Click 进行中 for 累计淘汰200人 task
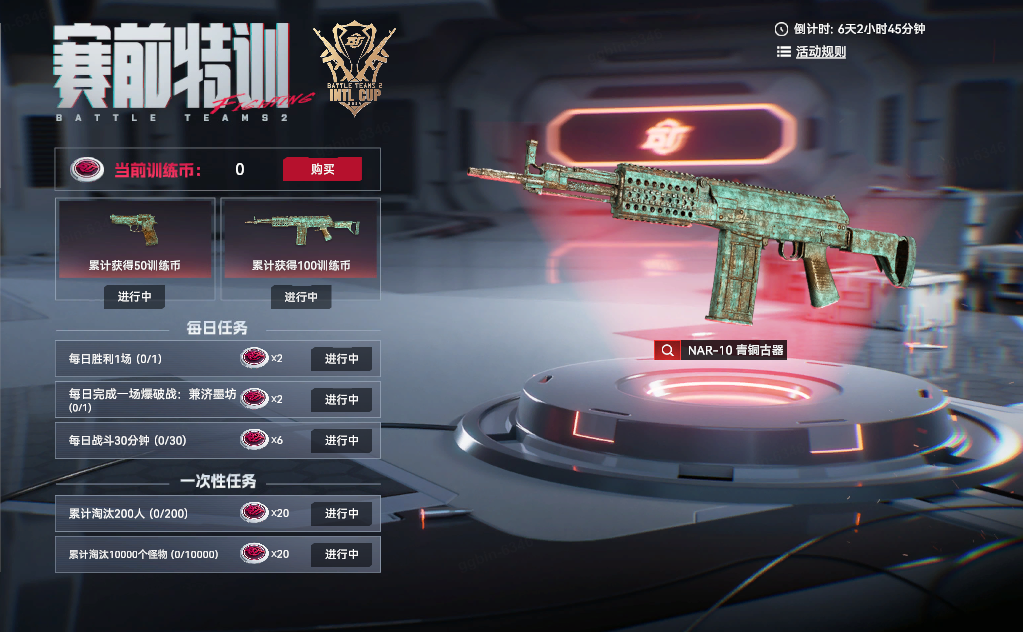The width and height of the screenshot is (1023, 632). (341, 513)
